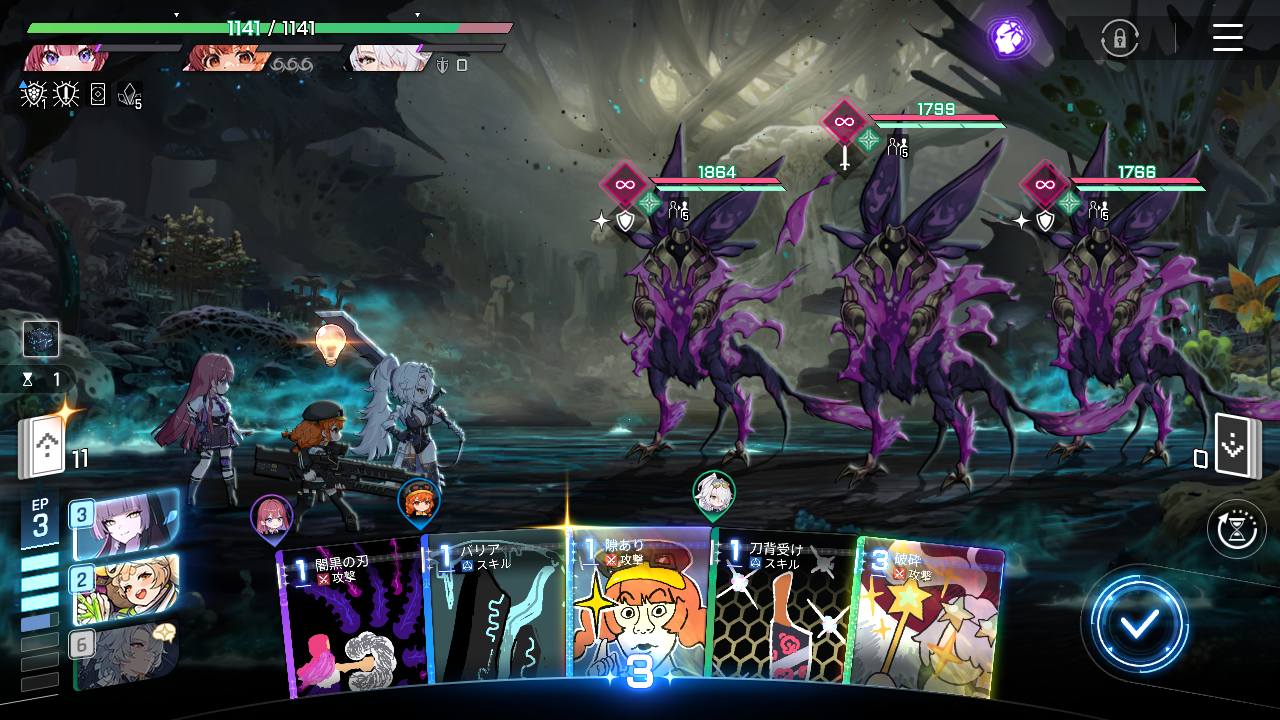Click the hourglass speed button
The image size is (1280, 720).
(x=1236, y=529)
